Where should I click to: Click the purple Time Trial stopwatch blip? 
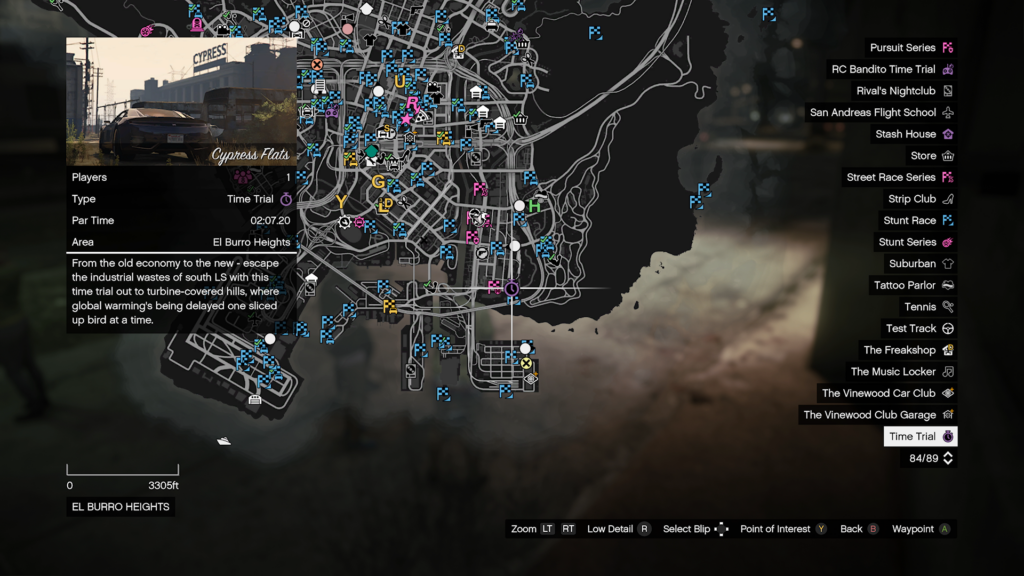coord(512,288)
